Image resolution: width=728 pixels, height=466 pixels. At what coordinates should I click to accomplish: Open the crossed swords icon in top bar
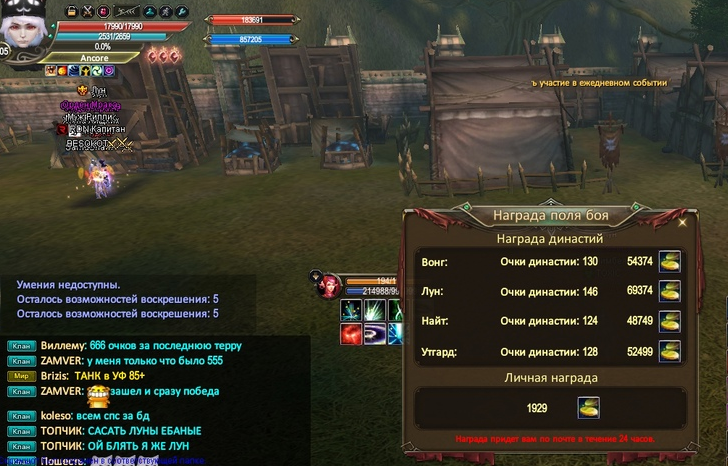click(88, 11)
